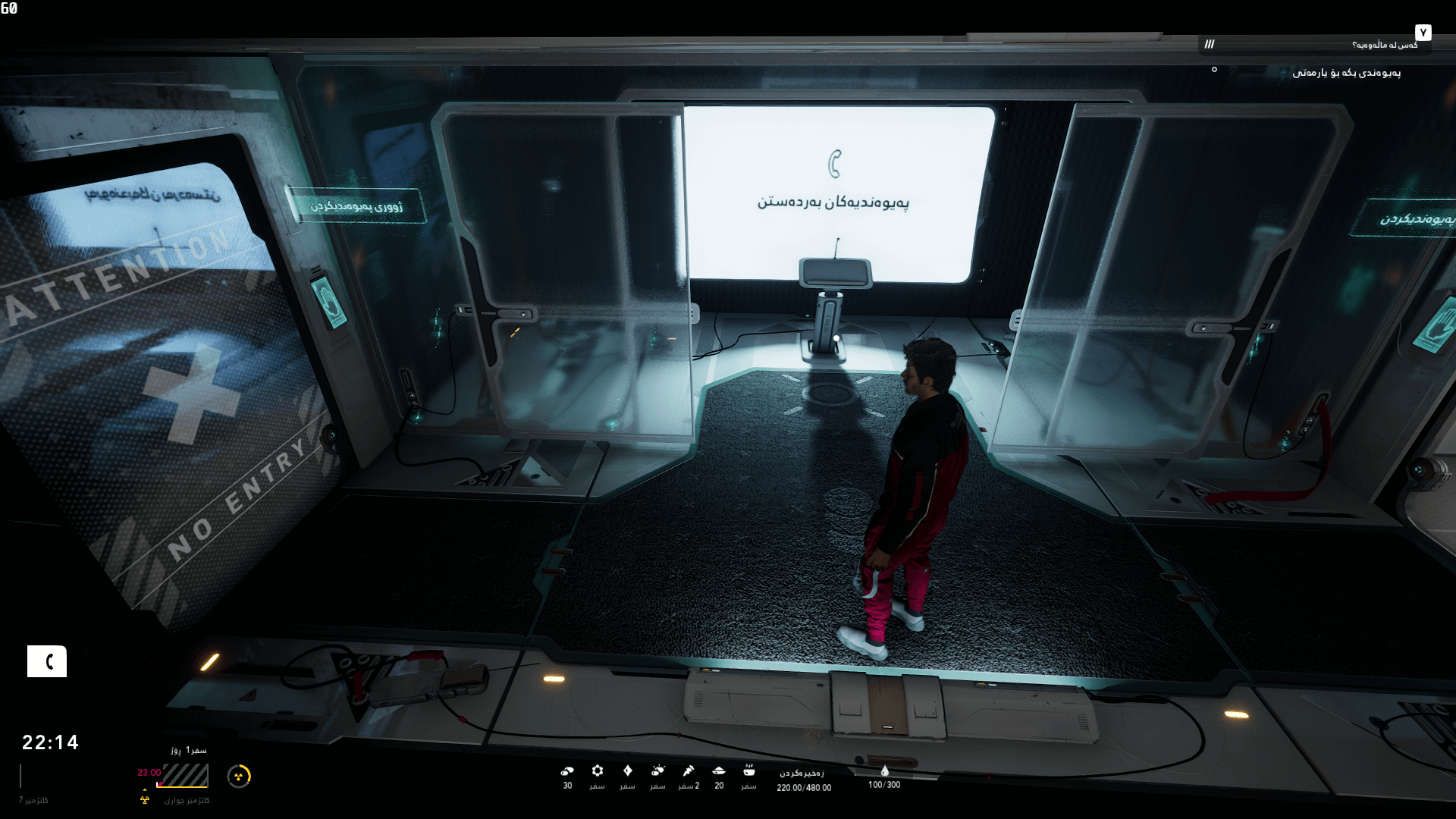Expand the circle bullet beside objective text
Image resolution: width=1456 pixels, height=819 pixels.
click(1215, 70)
